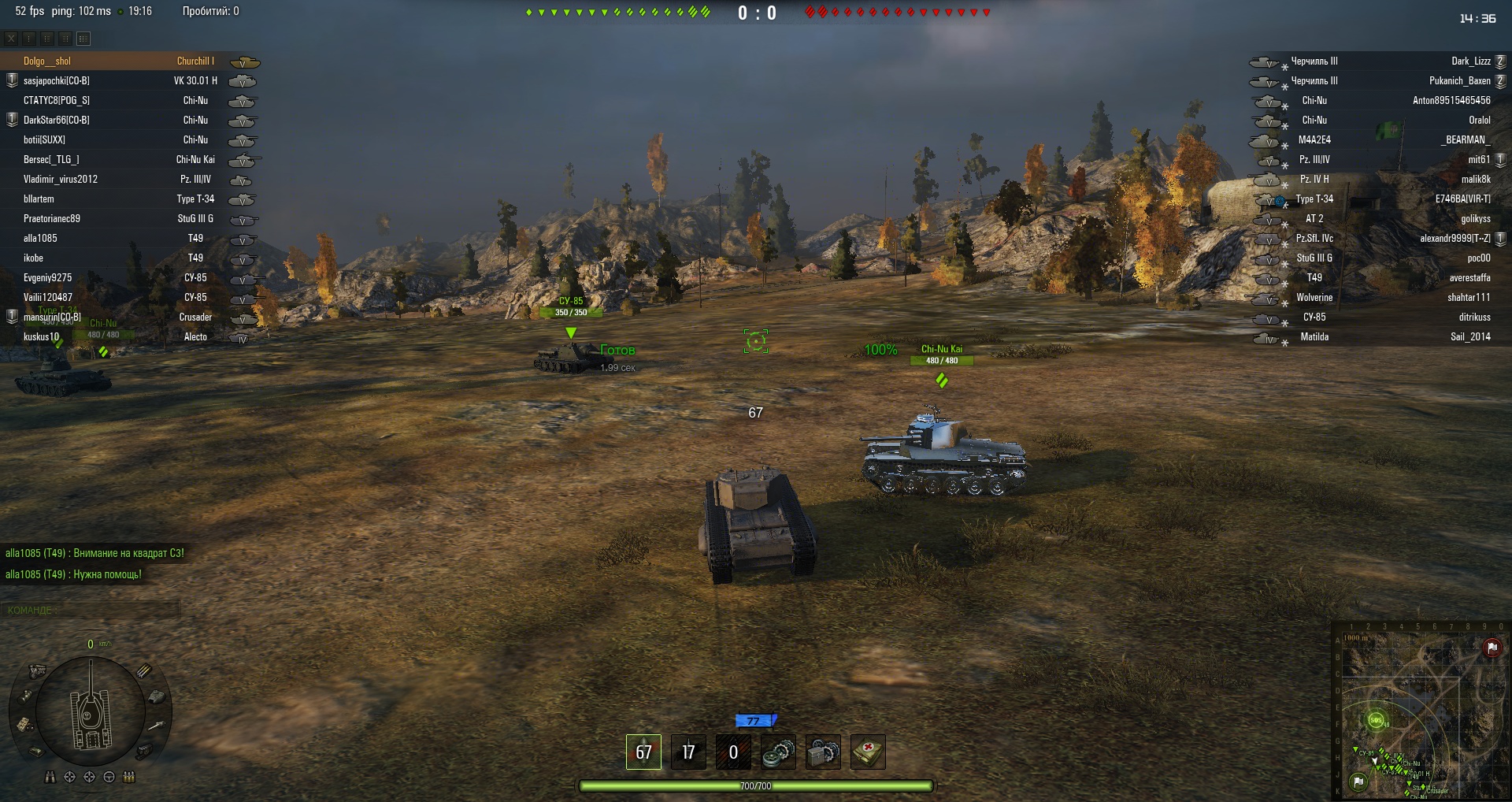Select the shell slot with 67 rounds
The image size is (1512, 802).
[x=643, y=752]
